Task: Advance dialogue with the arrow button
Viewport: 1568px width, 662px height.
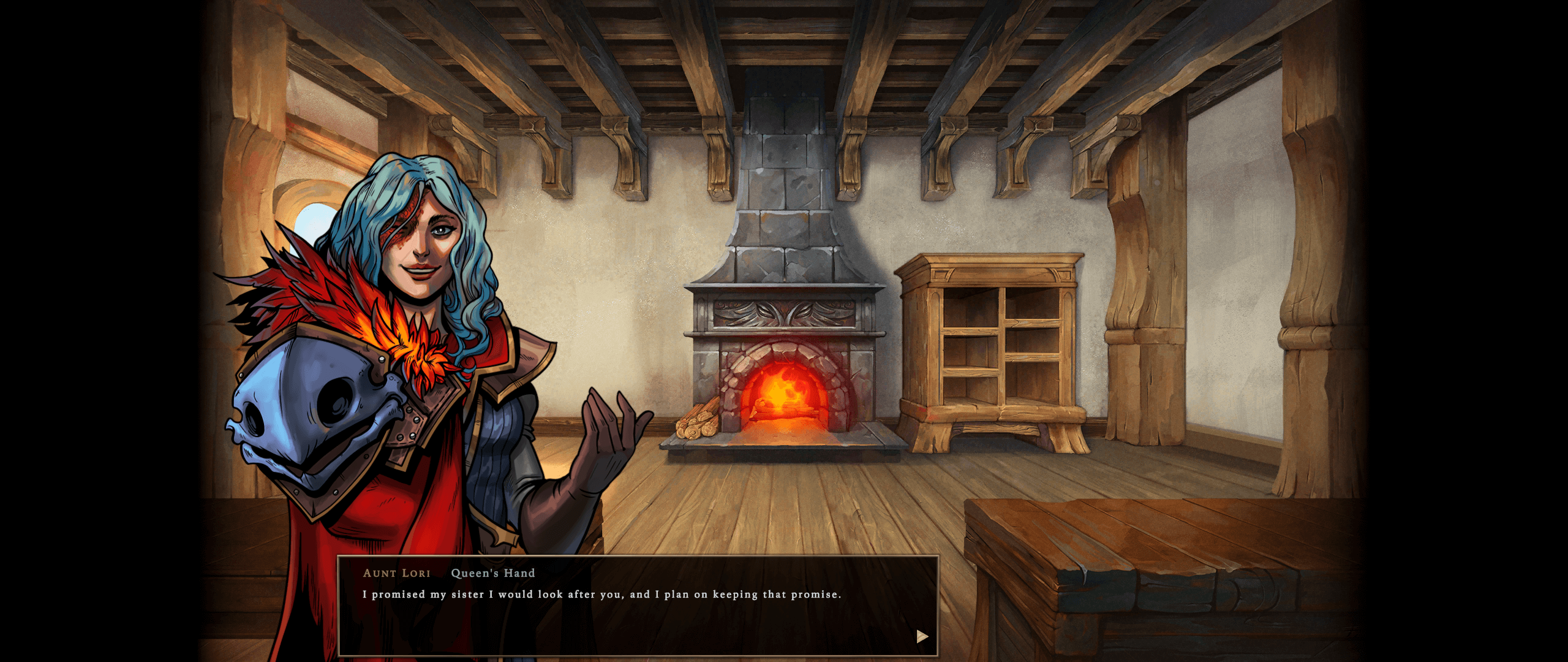Action: coord(922,636)
